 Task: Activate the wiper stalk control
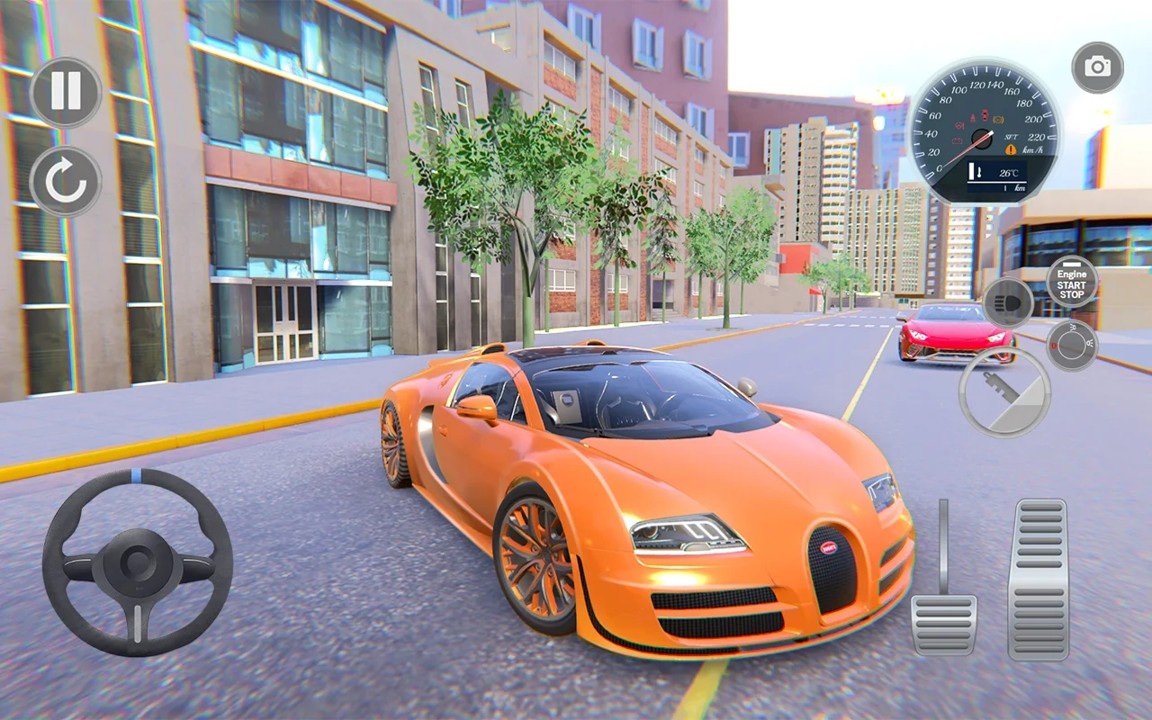coord(1004,391)
